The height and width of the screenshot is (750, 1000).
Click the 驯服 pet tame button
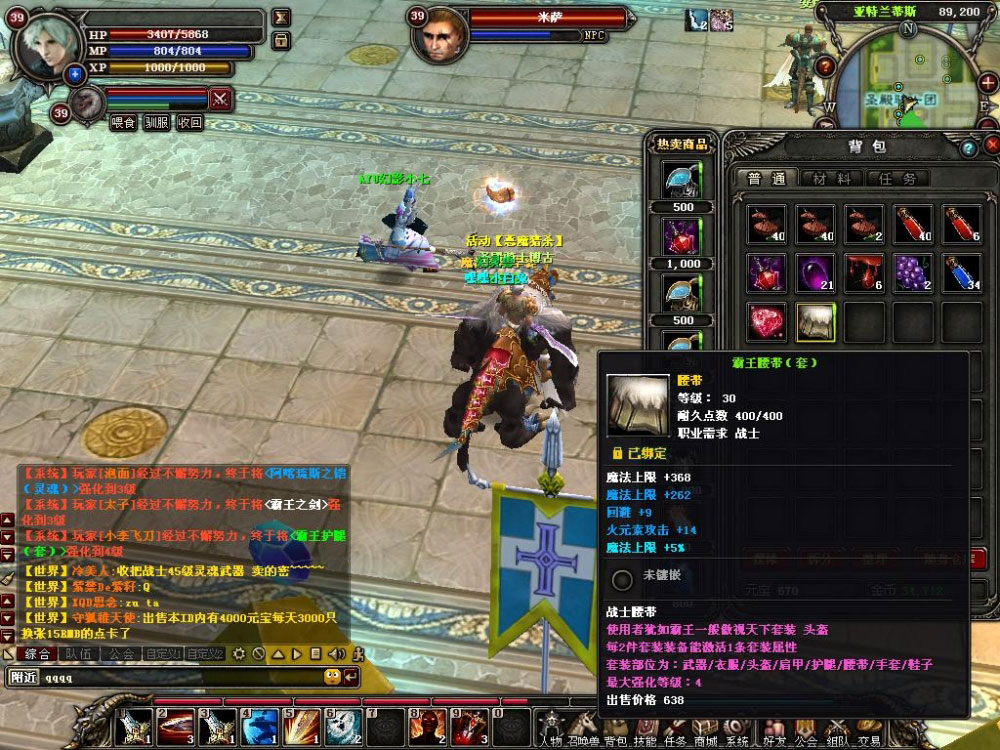[x=156, y=122]
